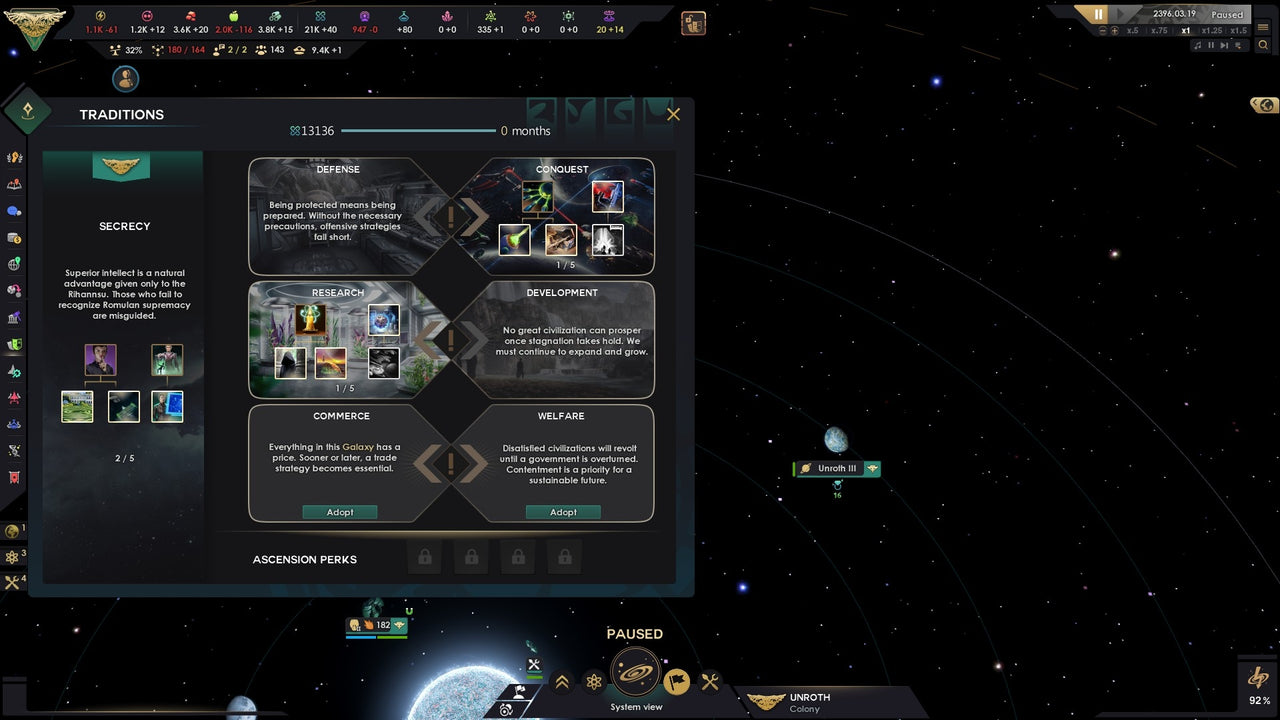1280x720 pixels.
Task: Open System view from the bottom toolbar
Action: [x=636, y=676]
